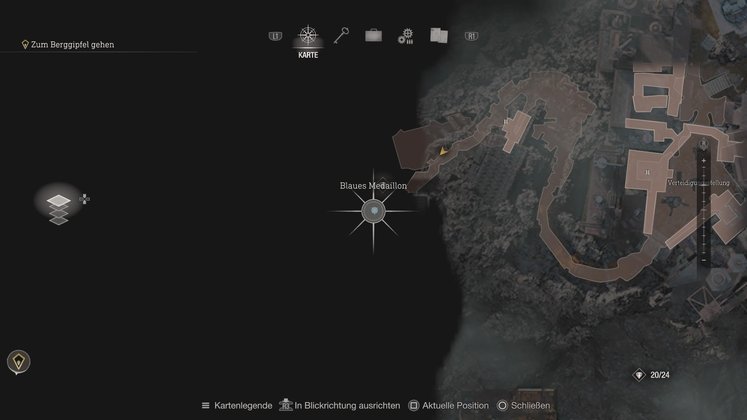The image size is (747, 420).
Task: Open the Karte compass tab
Action: pos(307,37)
